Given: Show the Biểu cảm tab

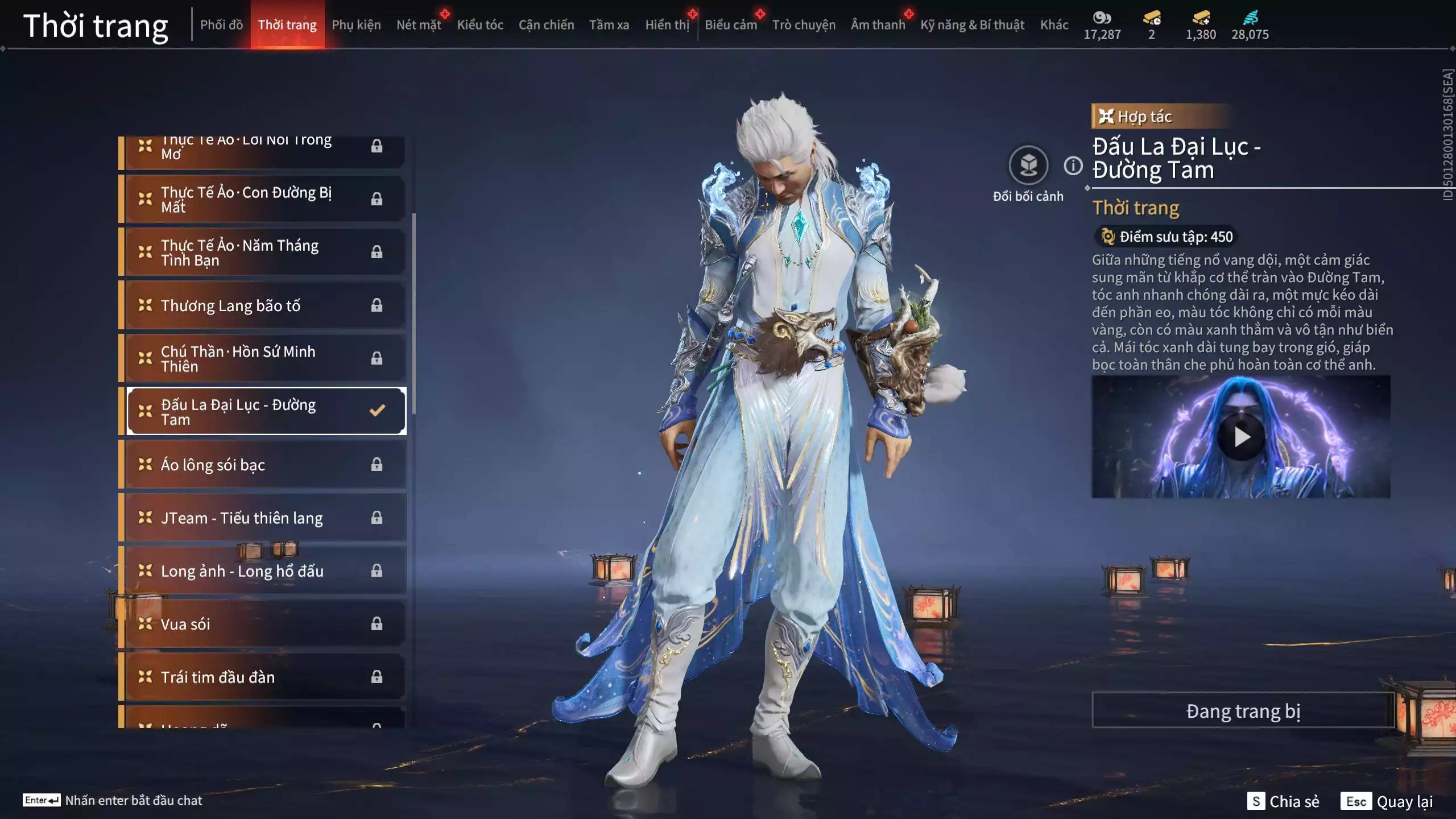Looking at the screenshot, I should click(x=730, y=25).
